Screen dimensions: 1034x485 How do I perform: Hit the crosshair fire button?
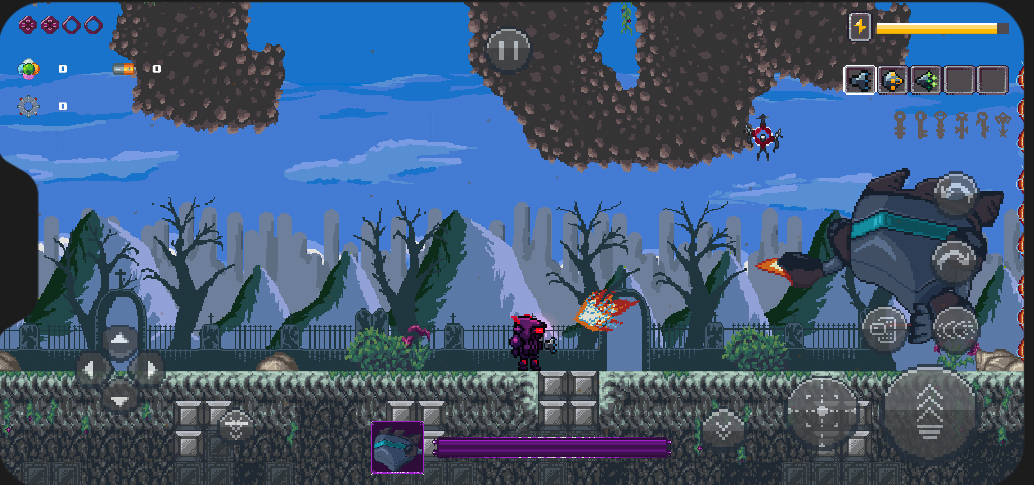click(x=822, y=411)
